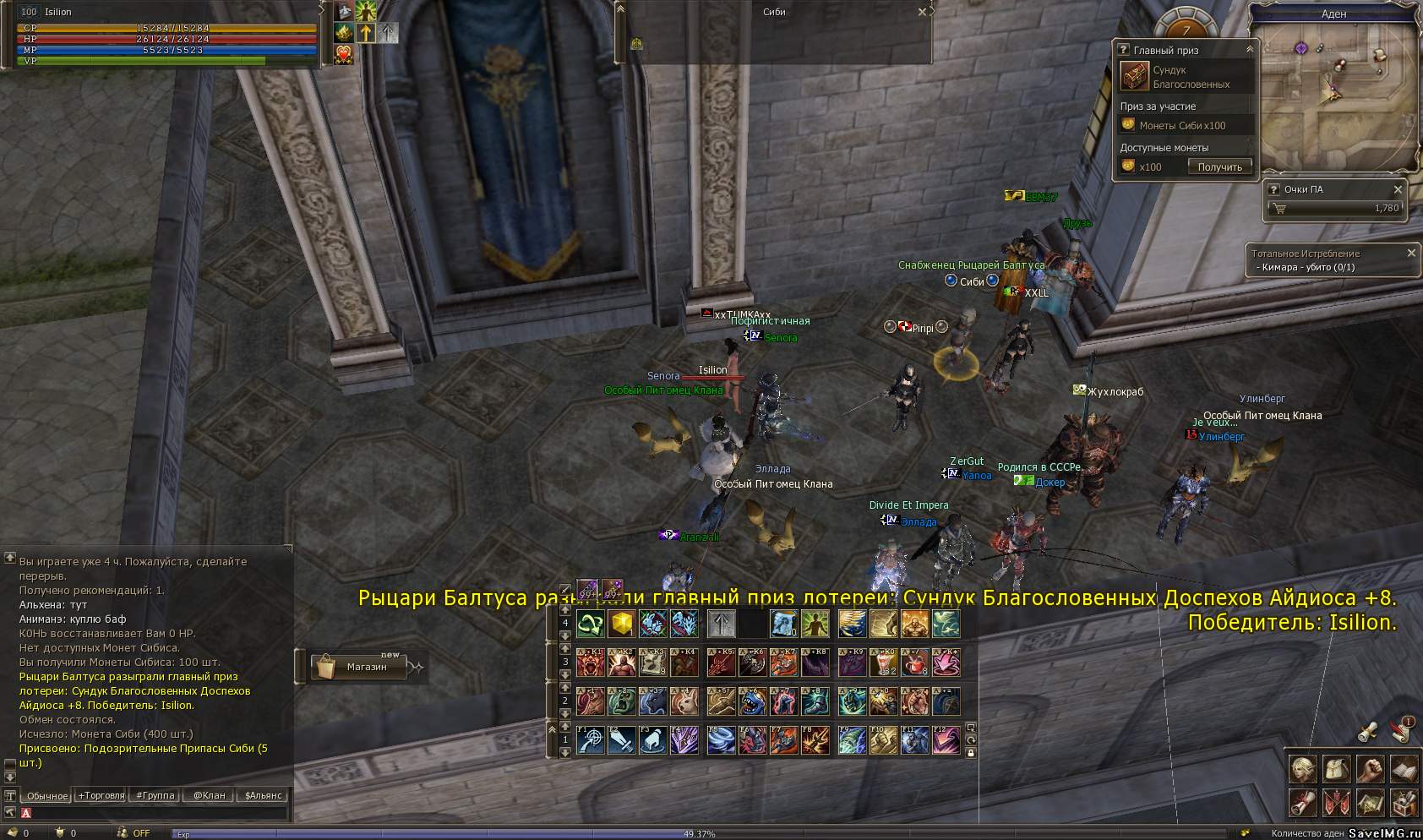Select the @Клан chat tab
Image resolution: width=1423 pixels, height=840 pixels.
[209, 795]
